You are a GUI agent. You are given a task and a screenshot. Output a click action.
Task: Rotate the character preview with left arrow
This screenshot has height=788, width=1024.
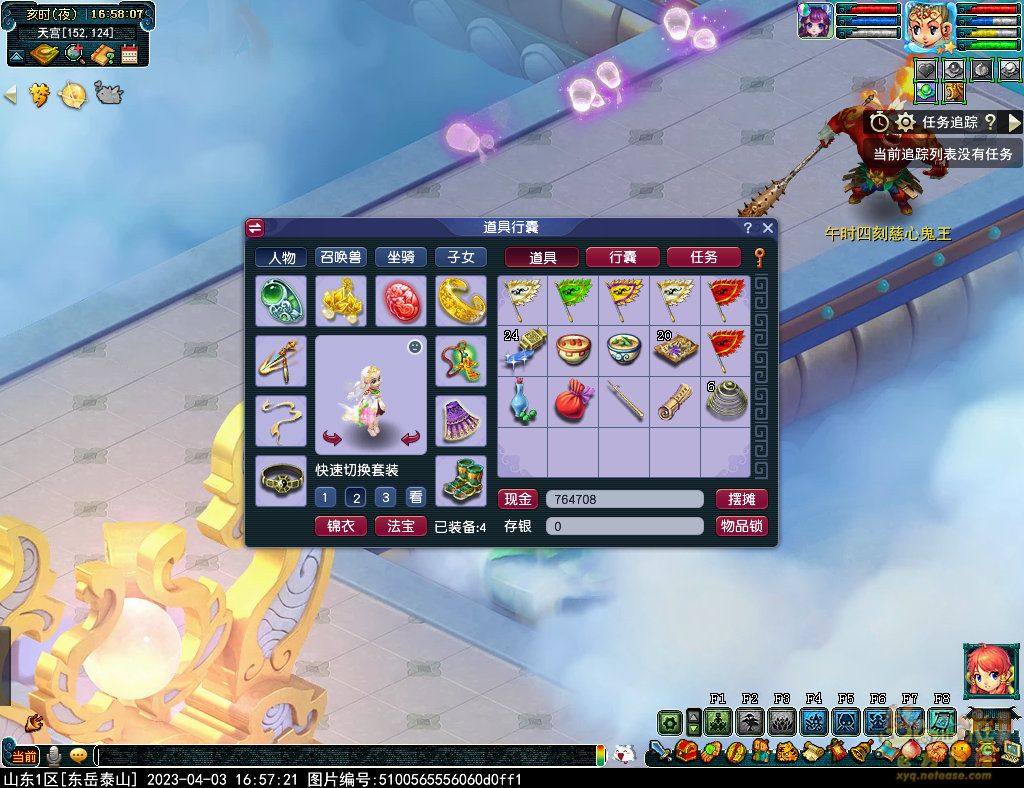click(333, 438)
